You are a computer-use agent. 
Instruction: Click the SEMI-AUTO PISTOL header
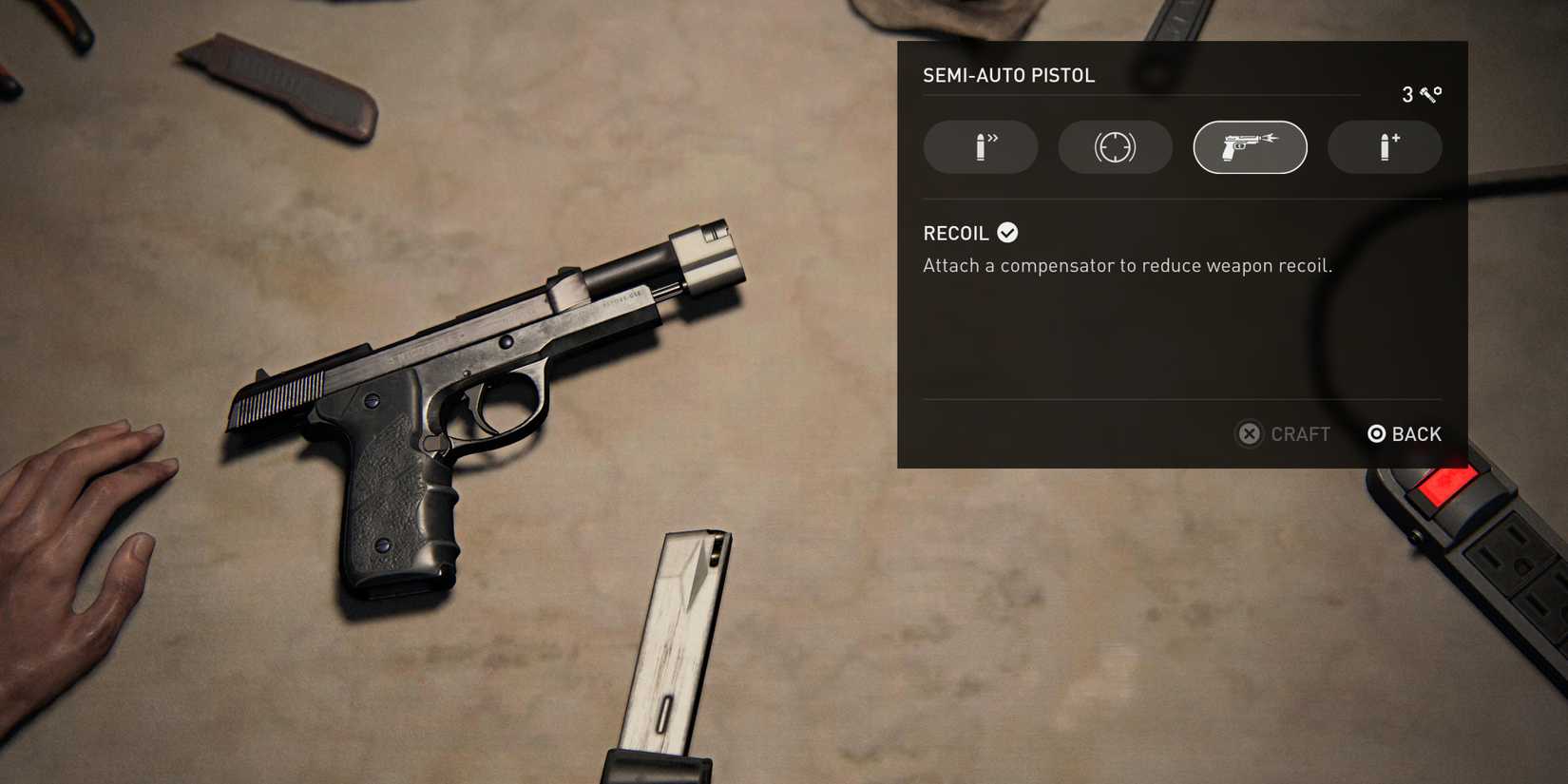pos(1009,75)
